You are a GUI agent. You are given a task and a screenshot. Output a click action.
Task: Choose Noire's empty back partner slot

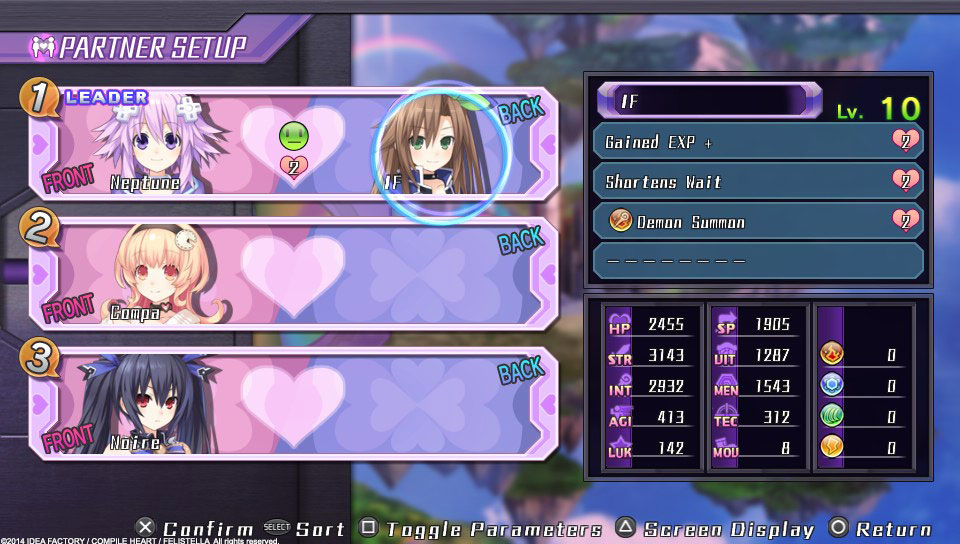[x=440, y=401]
